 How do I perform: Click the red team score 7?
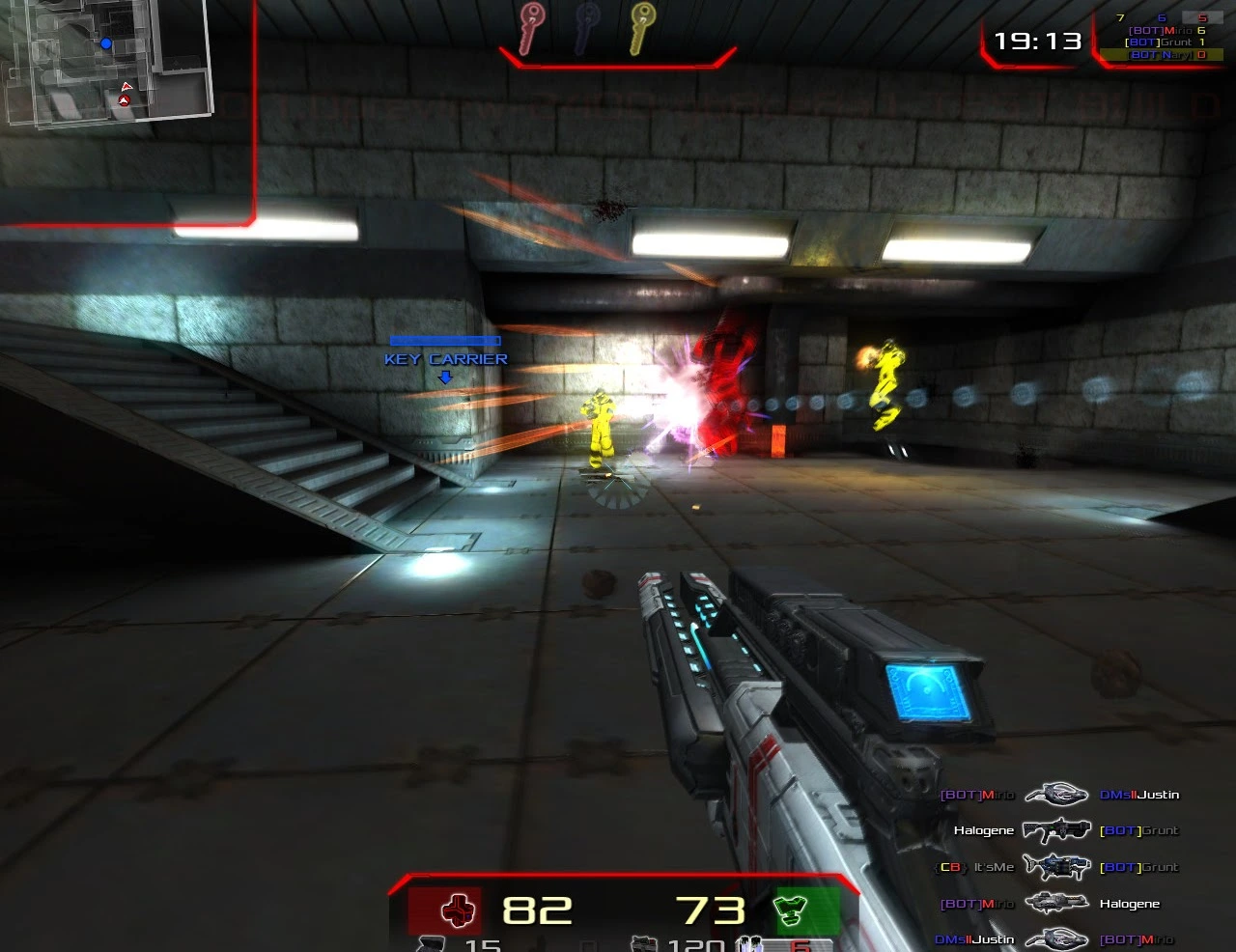click(1118, 16)
